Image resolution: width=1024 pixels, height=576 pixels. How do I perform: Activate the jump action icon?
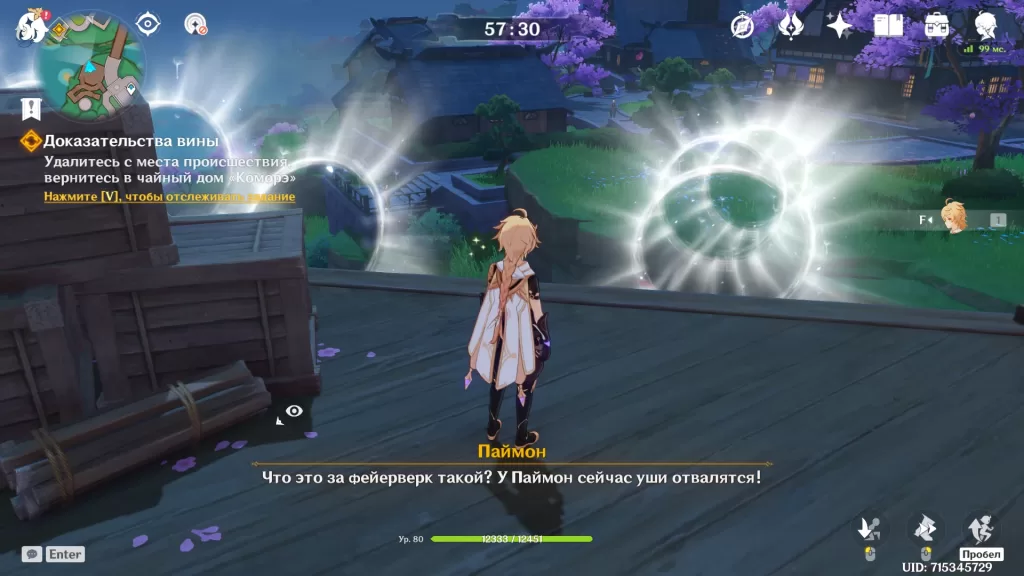[980, 528]
